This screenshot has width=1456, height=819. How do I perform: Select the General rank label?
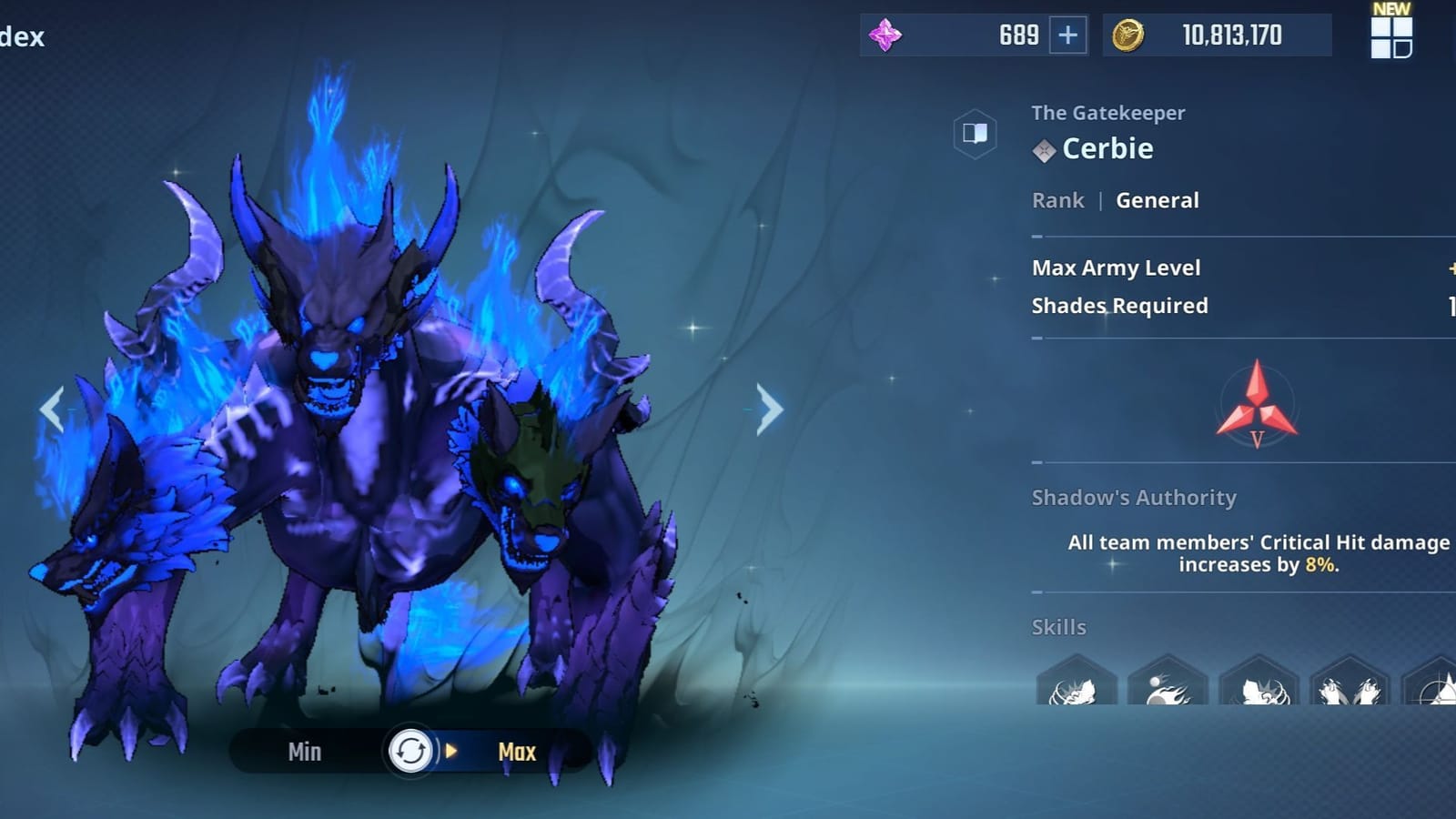point(1158,200)
